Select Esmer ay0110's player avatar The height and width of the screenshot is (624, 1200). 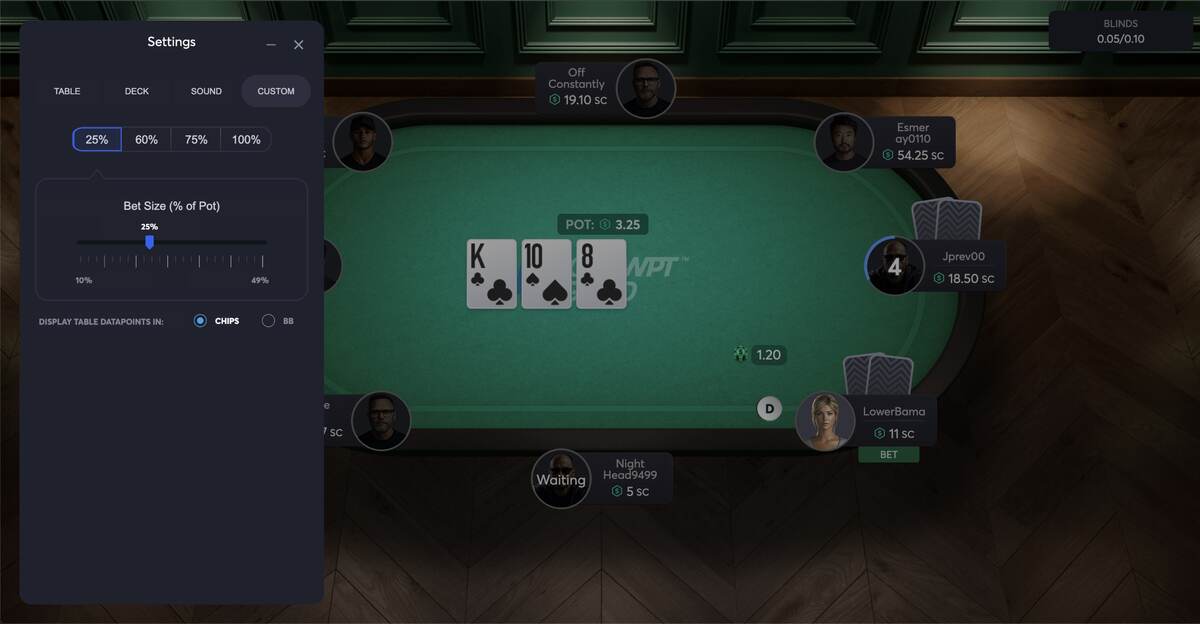(x=844, y=142)
